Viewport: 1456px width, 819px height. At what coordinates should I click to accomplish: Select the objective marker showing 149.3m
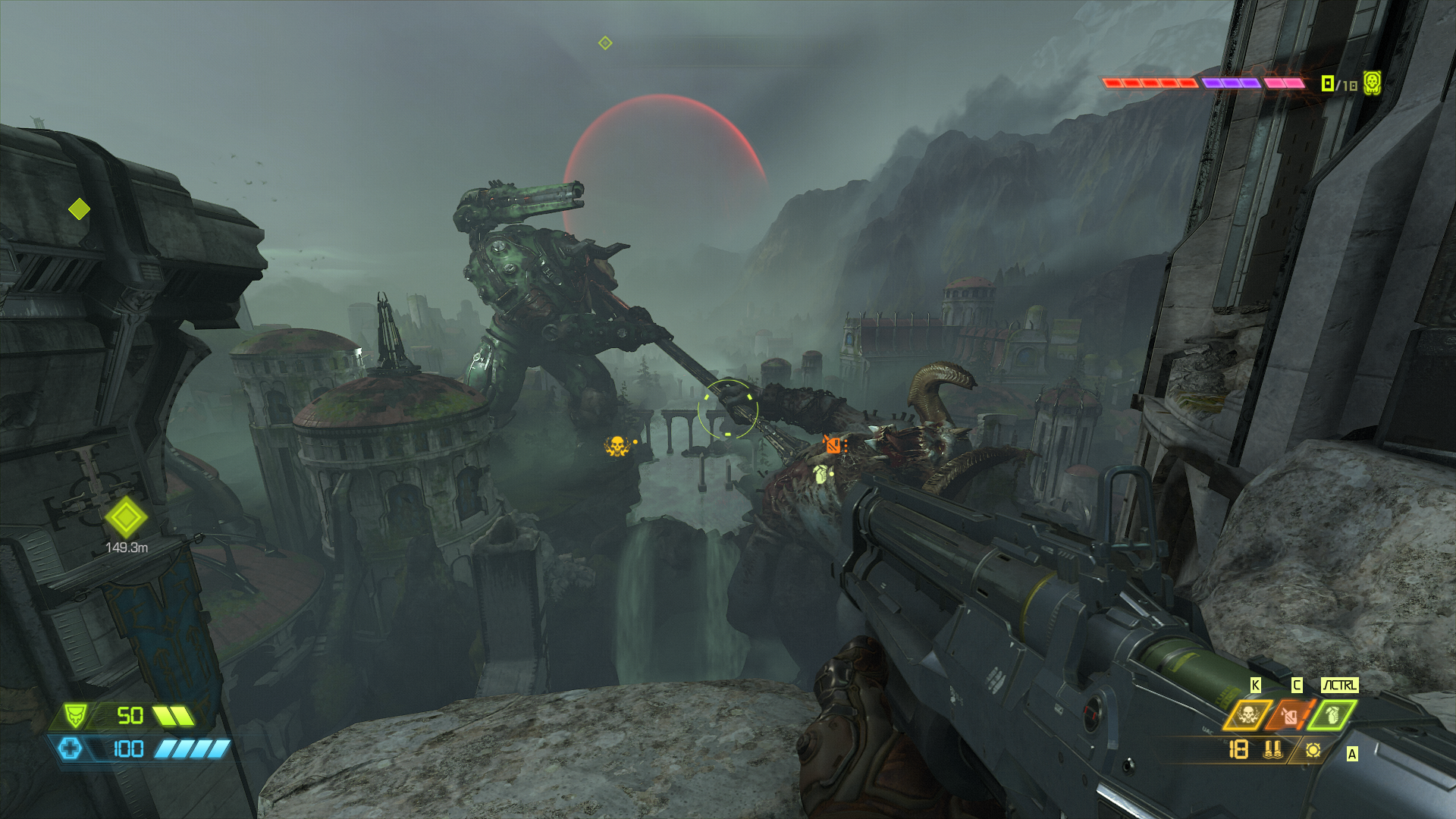point(126,518)
